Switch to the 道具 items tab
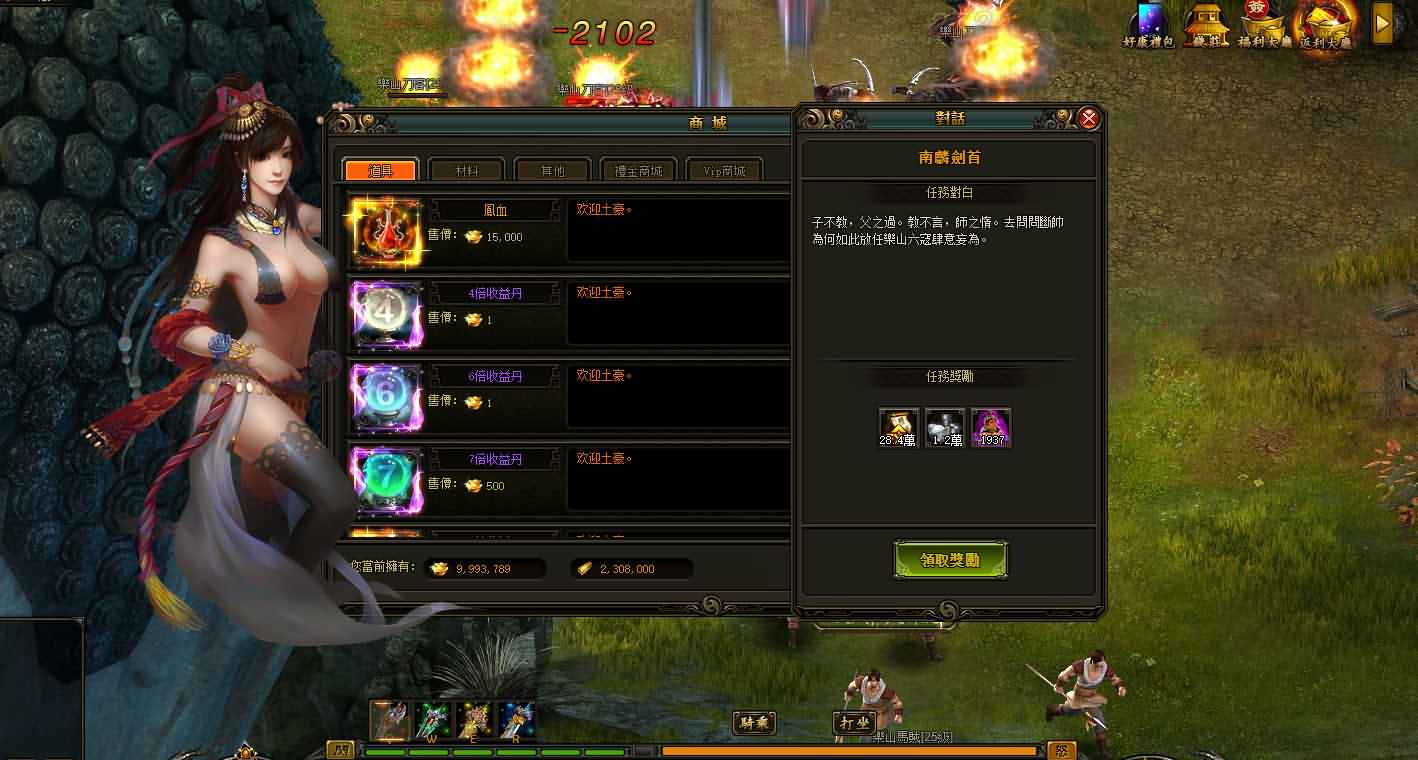Viewport: 1418px width, 760px height. [380, 170]
